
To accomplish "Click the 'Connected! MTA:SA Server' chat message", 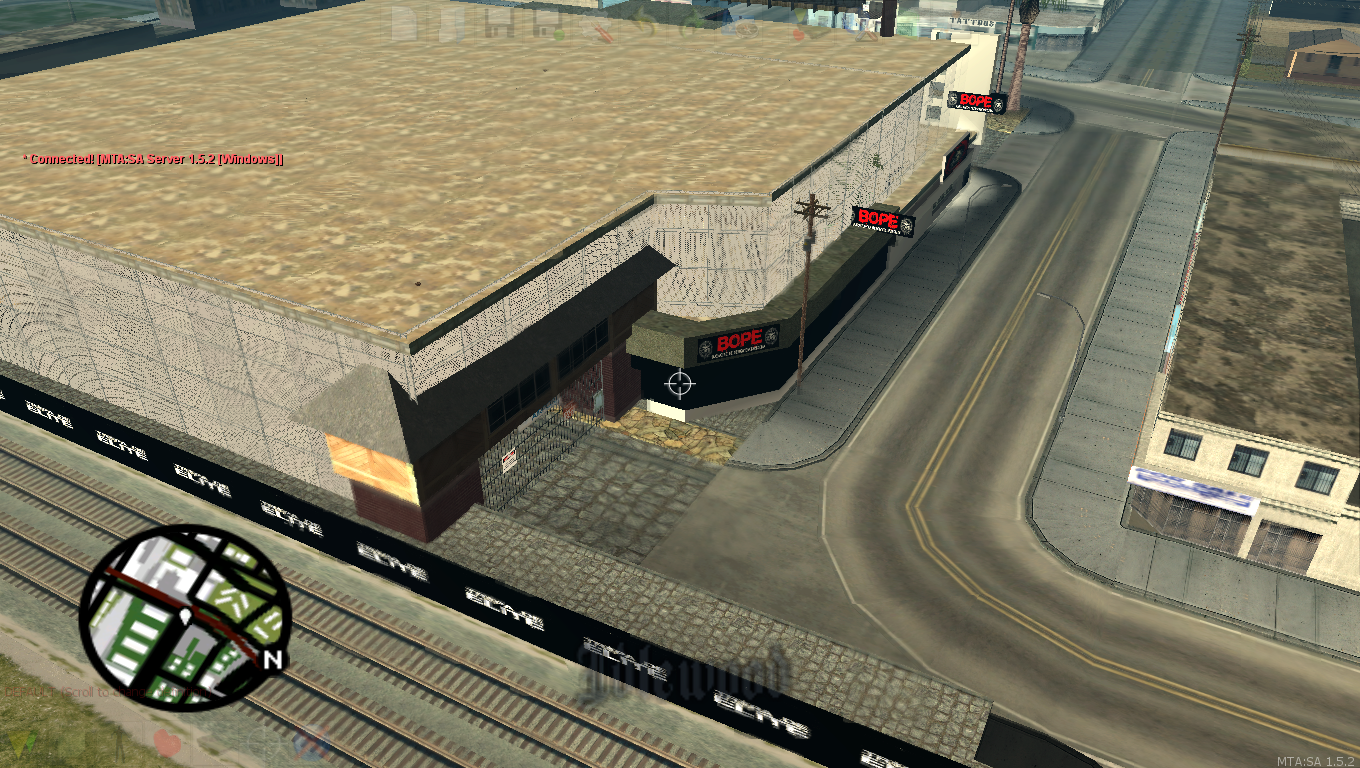I will tap(152, 158).
